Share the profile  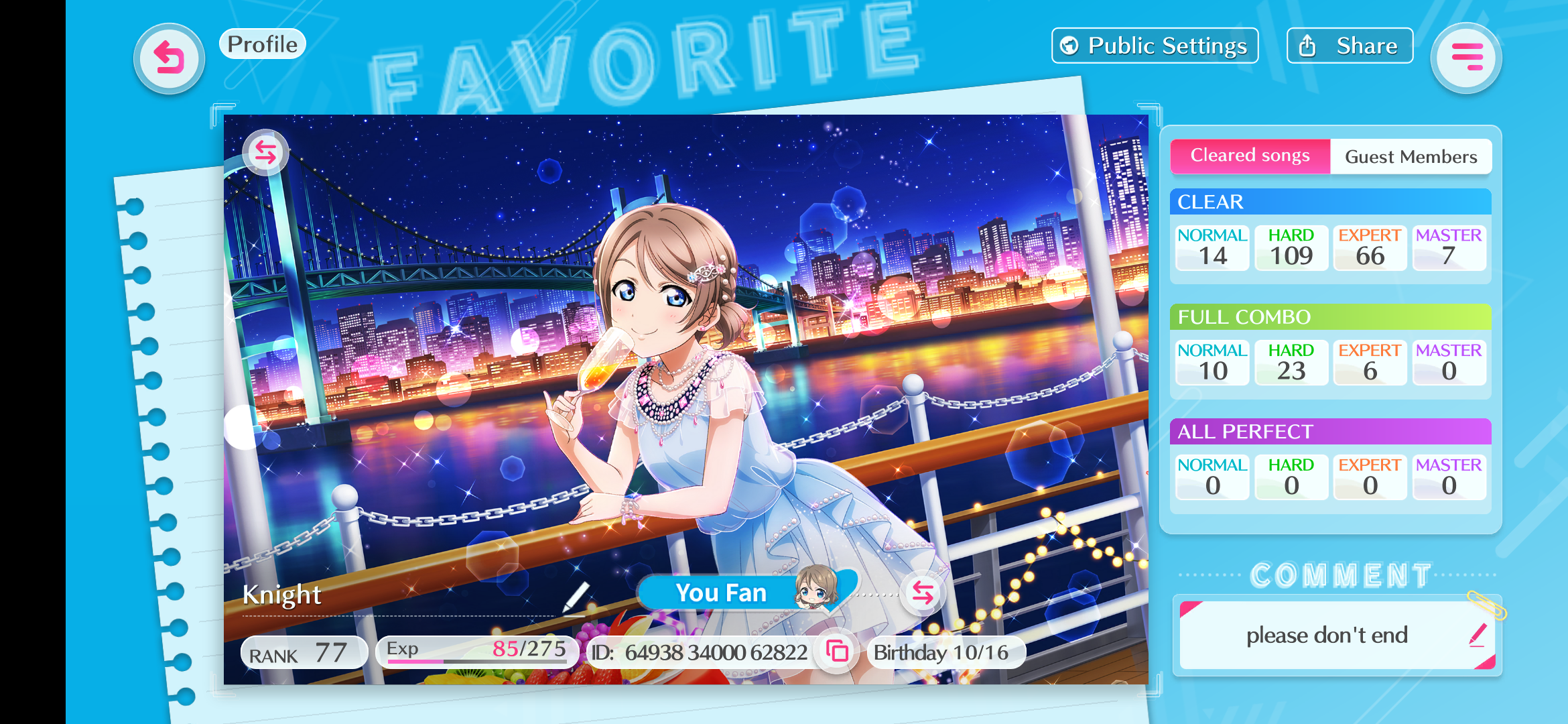[x=1350, y=46]
